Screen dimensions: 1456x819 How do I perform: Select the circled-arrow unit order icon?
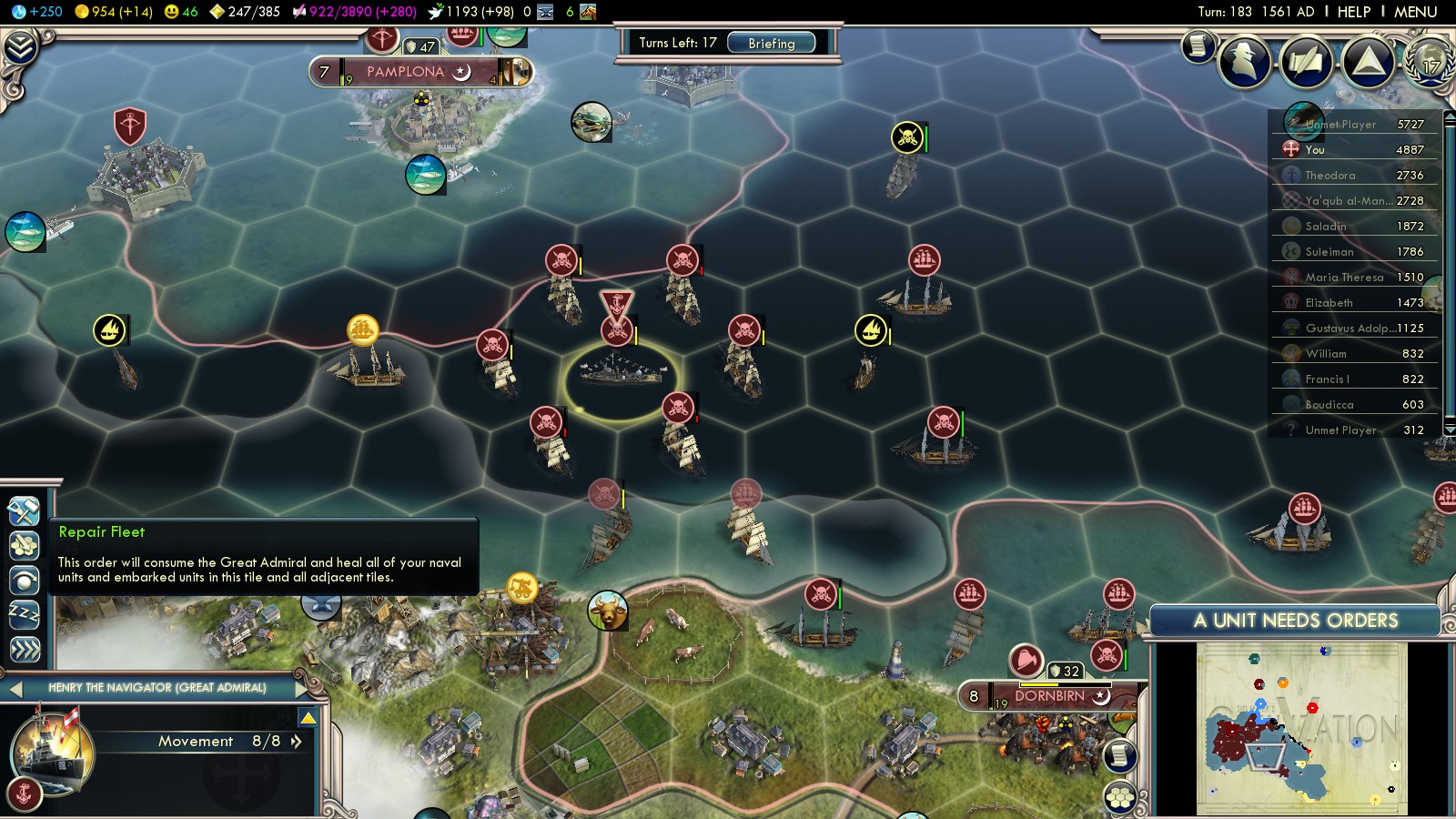click(x=24, y=580)
